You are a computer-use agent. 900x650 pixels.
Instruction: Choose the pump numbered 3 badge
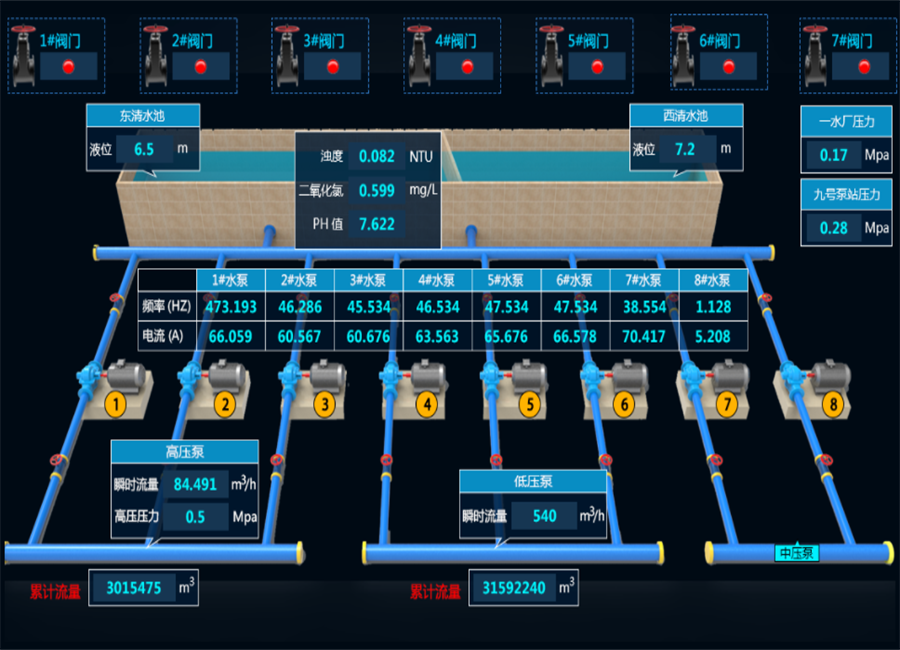coord(323,405)
